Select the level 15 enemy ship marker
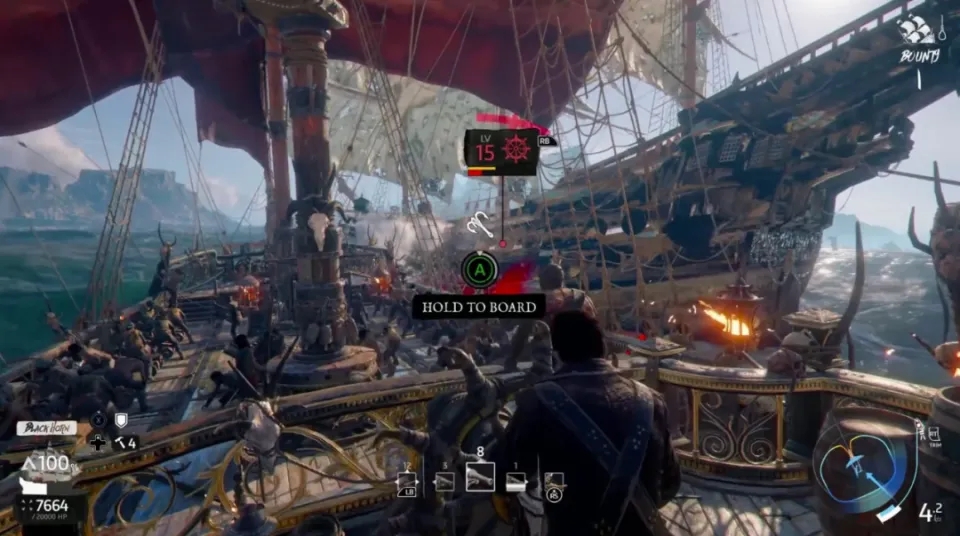 tap(501, 152)
